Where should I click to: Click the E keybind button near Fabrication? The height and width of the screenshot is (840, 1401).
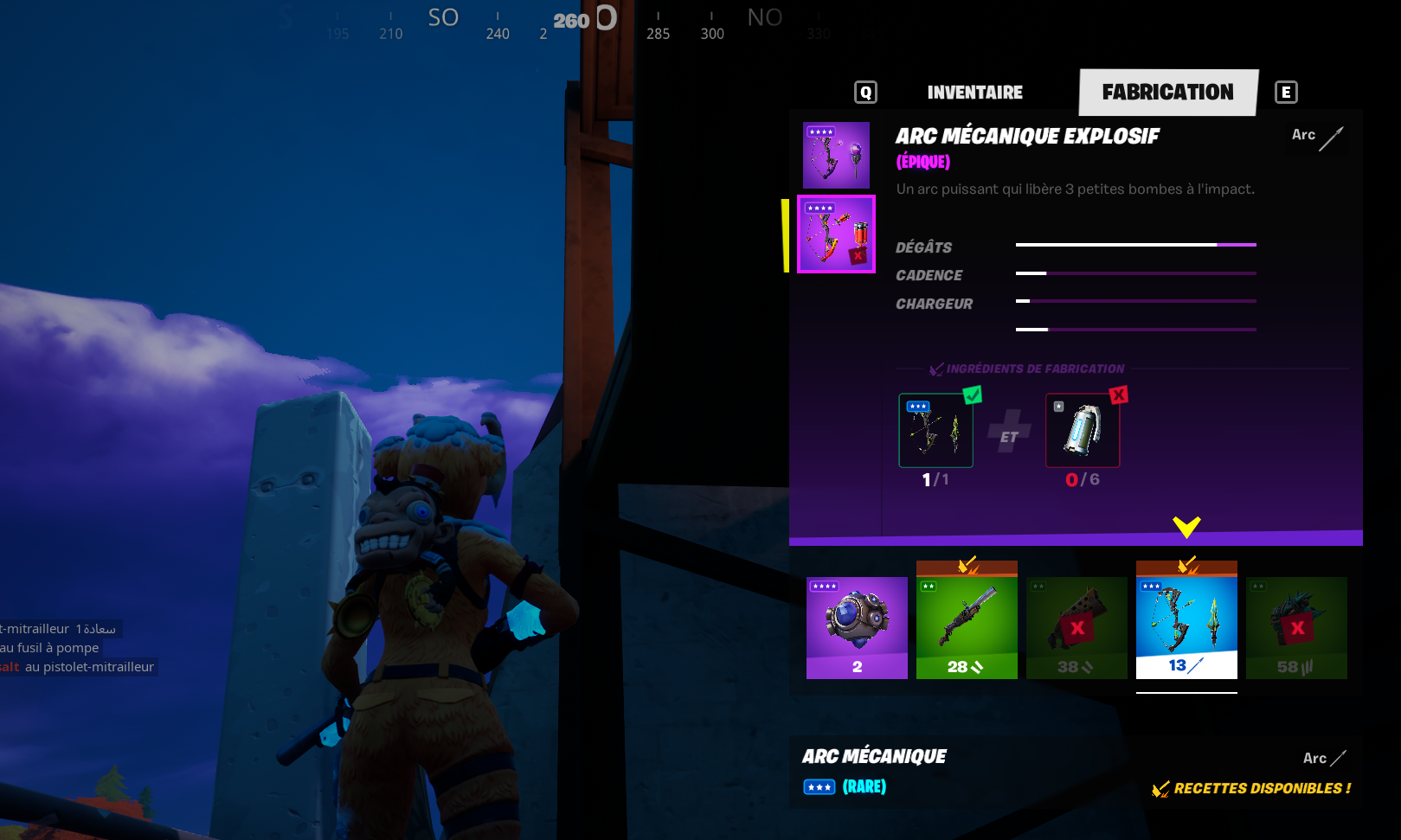(1286, 92)
